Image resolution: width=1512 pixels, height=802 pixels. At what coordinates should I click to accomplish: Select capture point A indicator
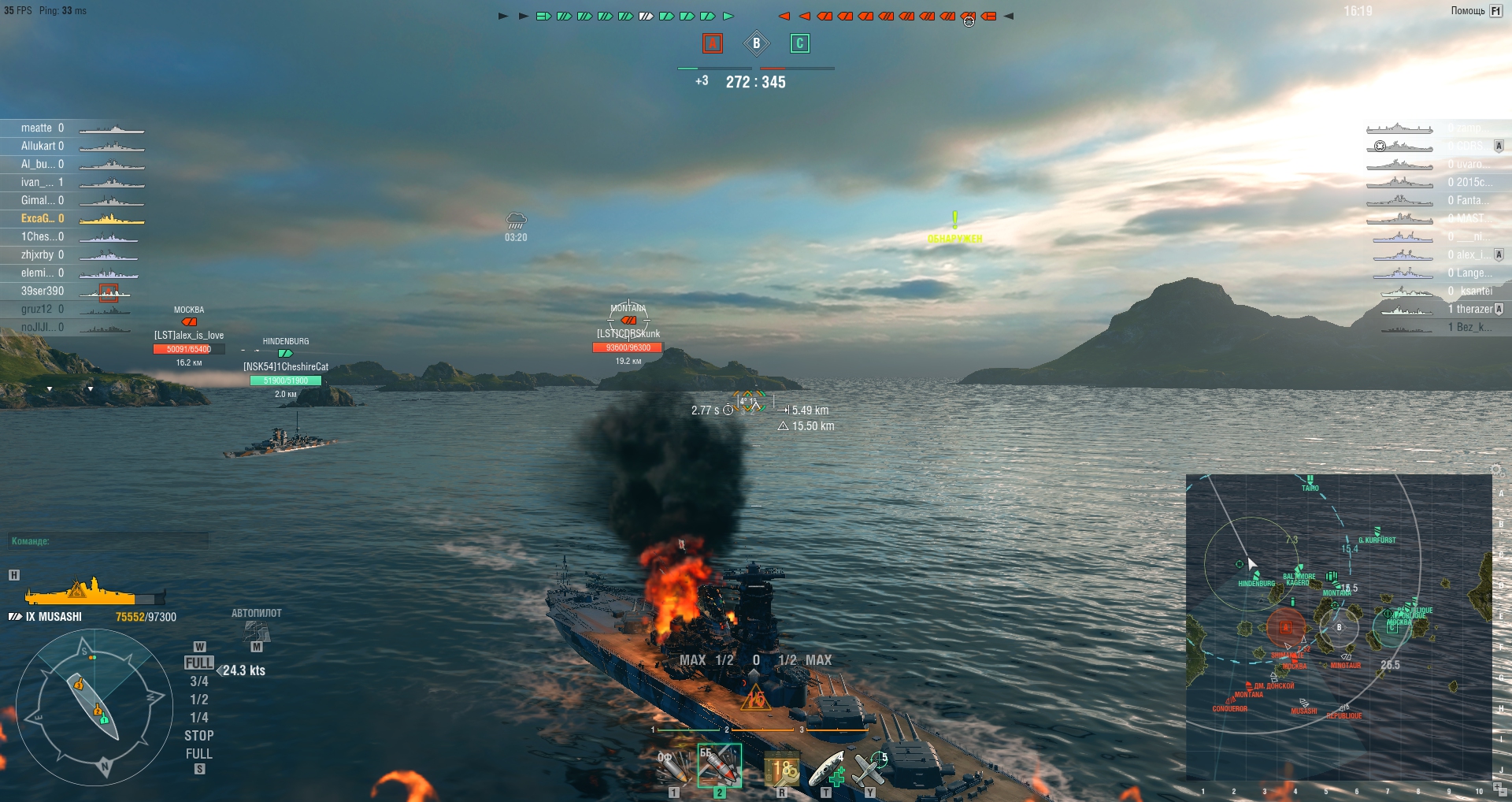[712, 43]
